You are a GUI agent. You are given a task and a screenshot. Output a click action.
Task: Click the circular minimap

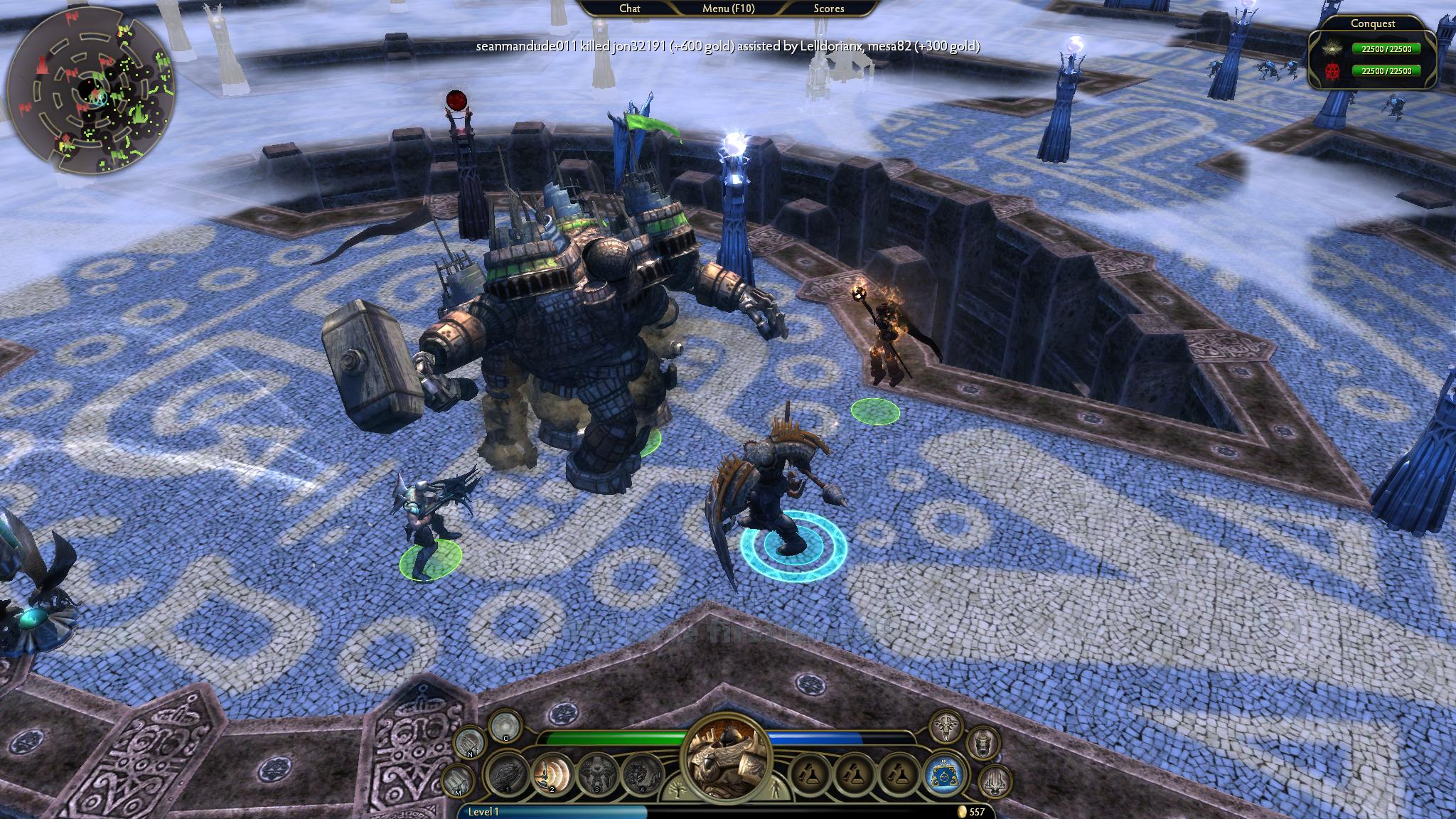pyautogui.click(x=91, y=92)
